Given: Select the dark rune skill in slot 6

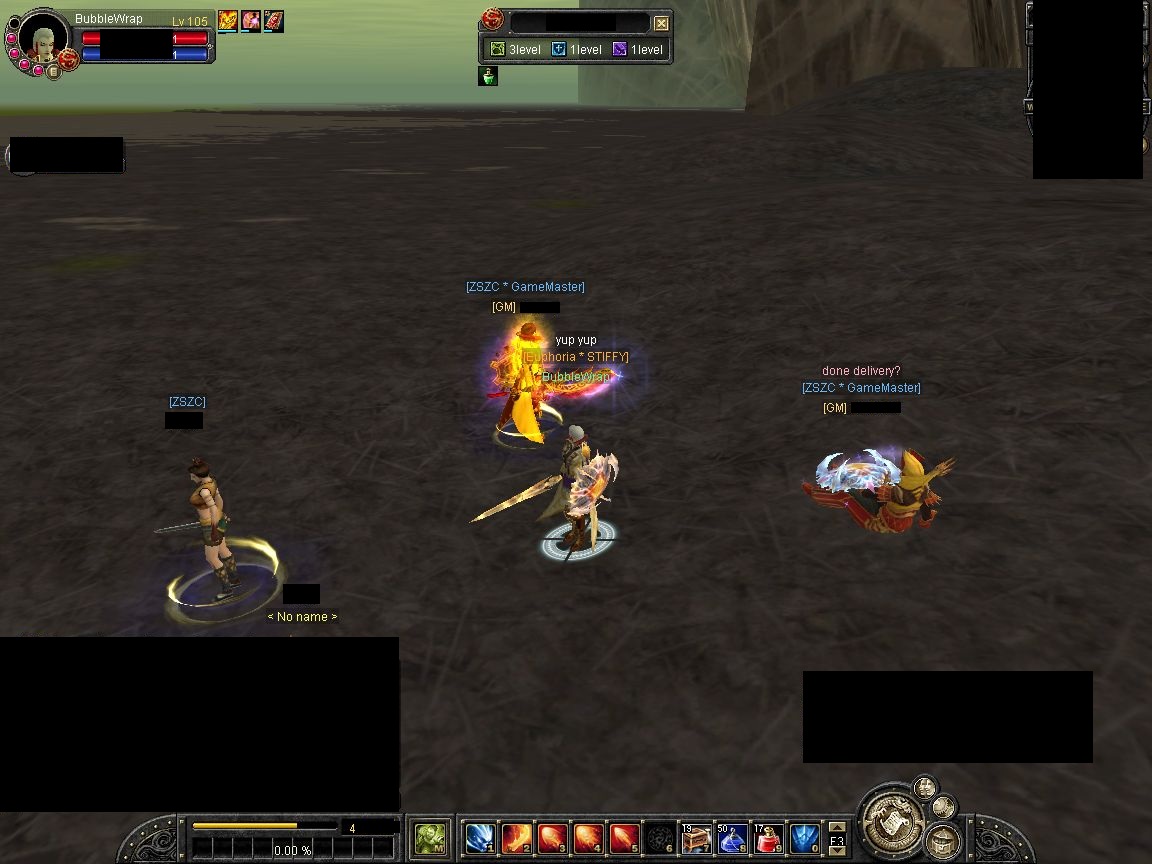Looking at the screenshot, I should coord(660,837).
